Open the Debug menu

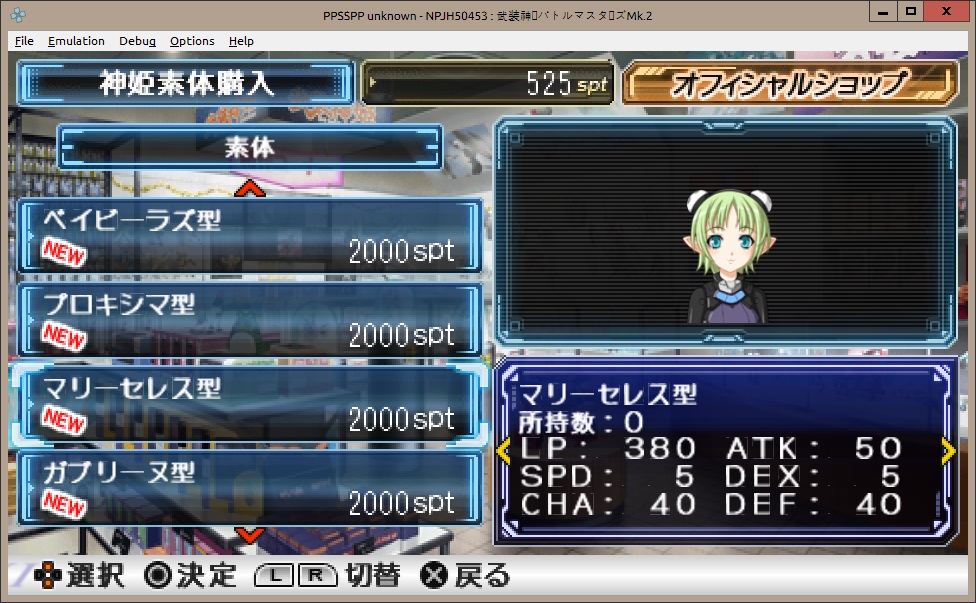137,41
